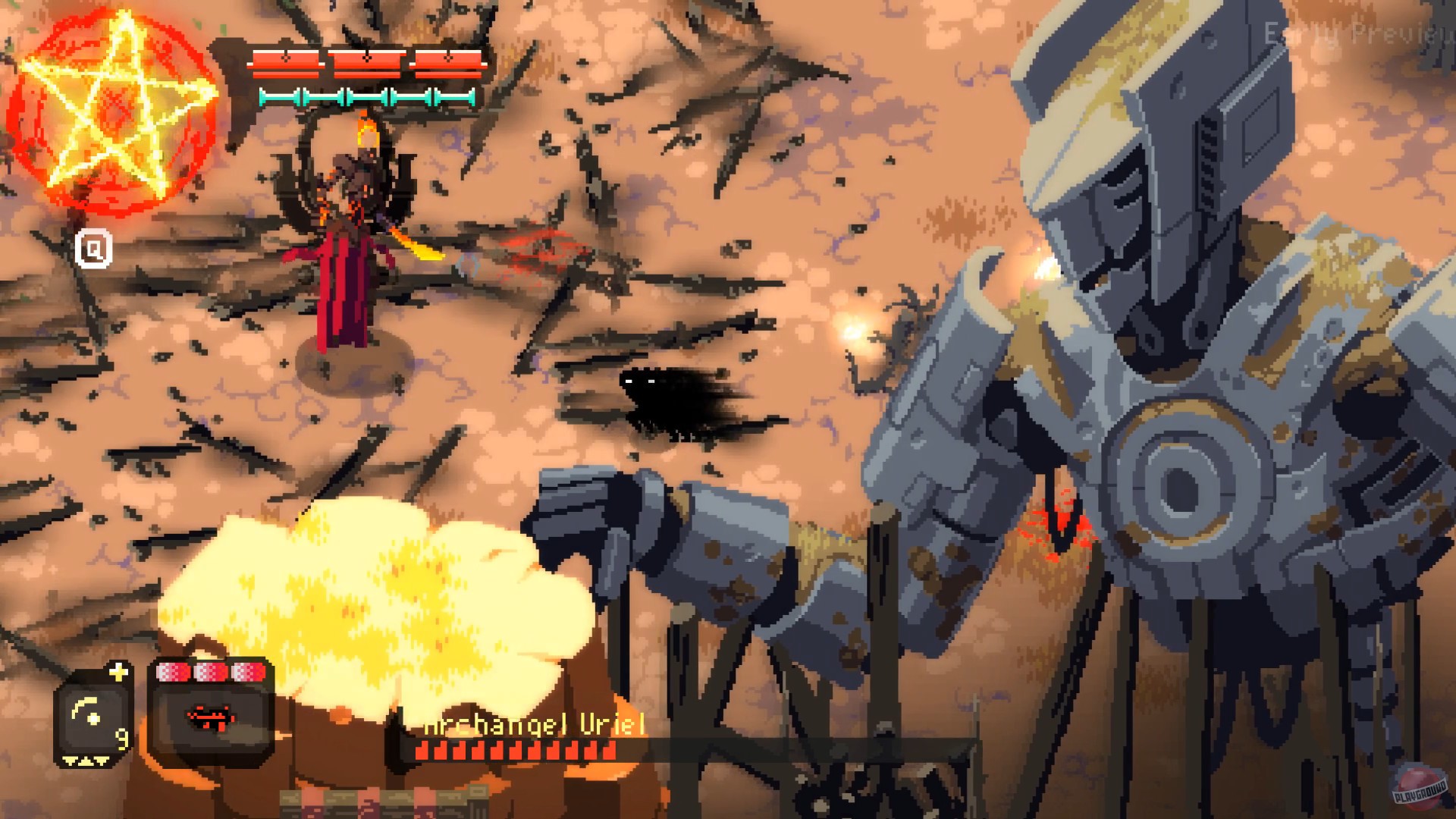Toggle the middle red grenade capsule indicator
Image resolution: width=1456 pixels, height=819 pixels.
click(x=209, y=671)
